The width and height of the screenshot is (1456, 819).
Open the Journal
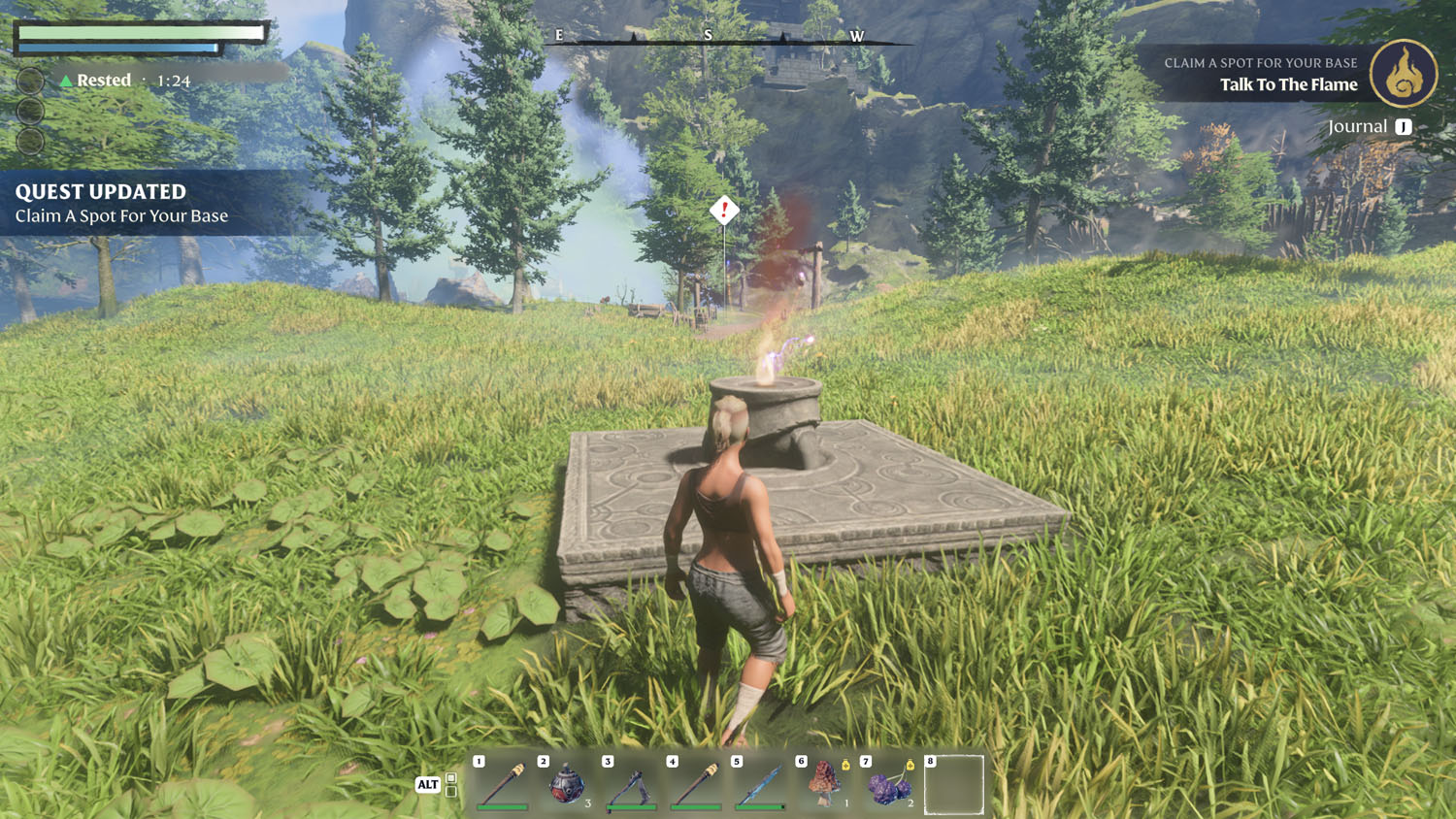coord(1369,127)
